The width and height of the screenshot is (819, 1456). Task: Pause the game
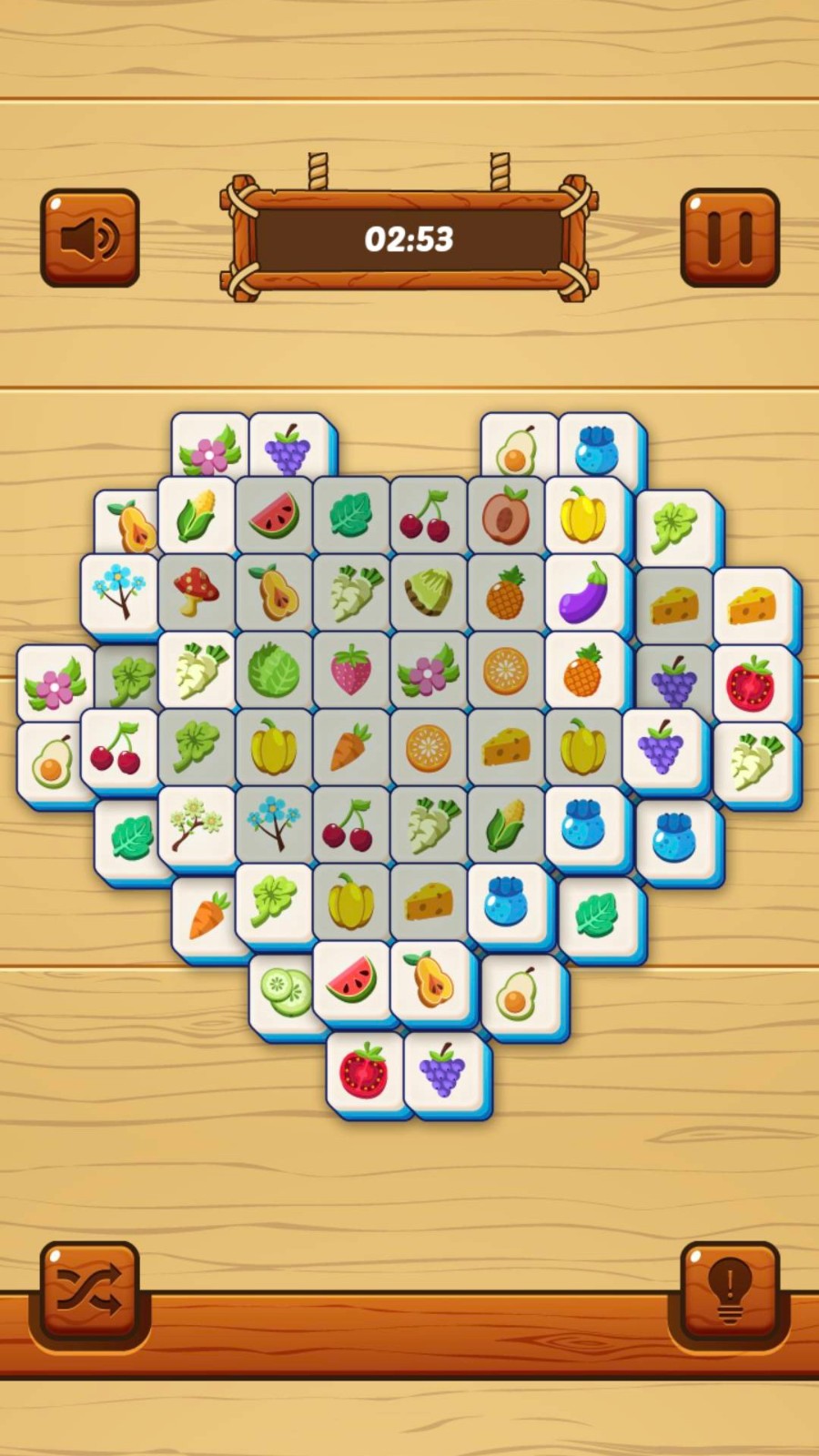click(x=730, y=238)
